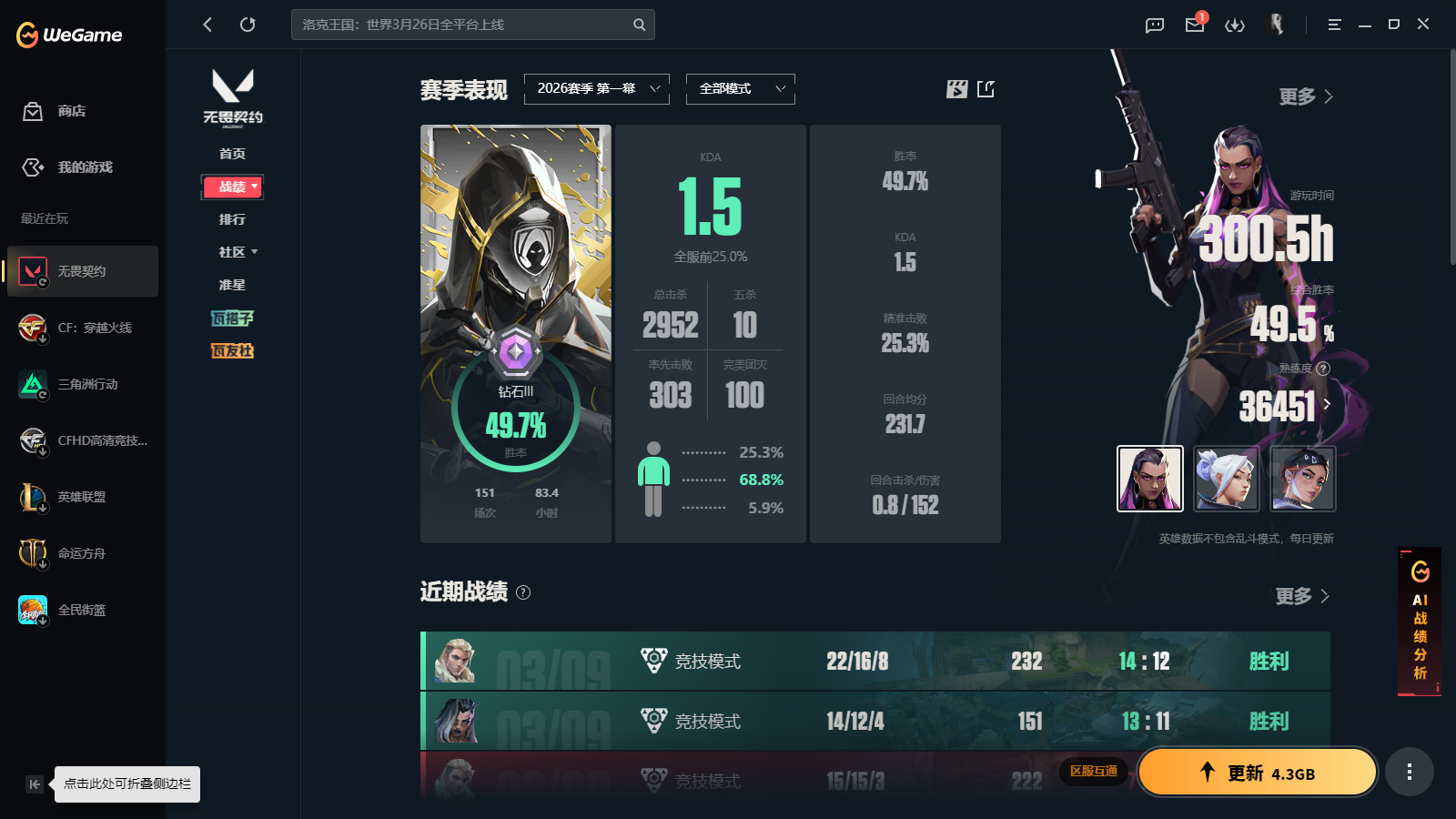Open the download manager icon
The image size is (1456, 819).
click(1235, 25)
